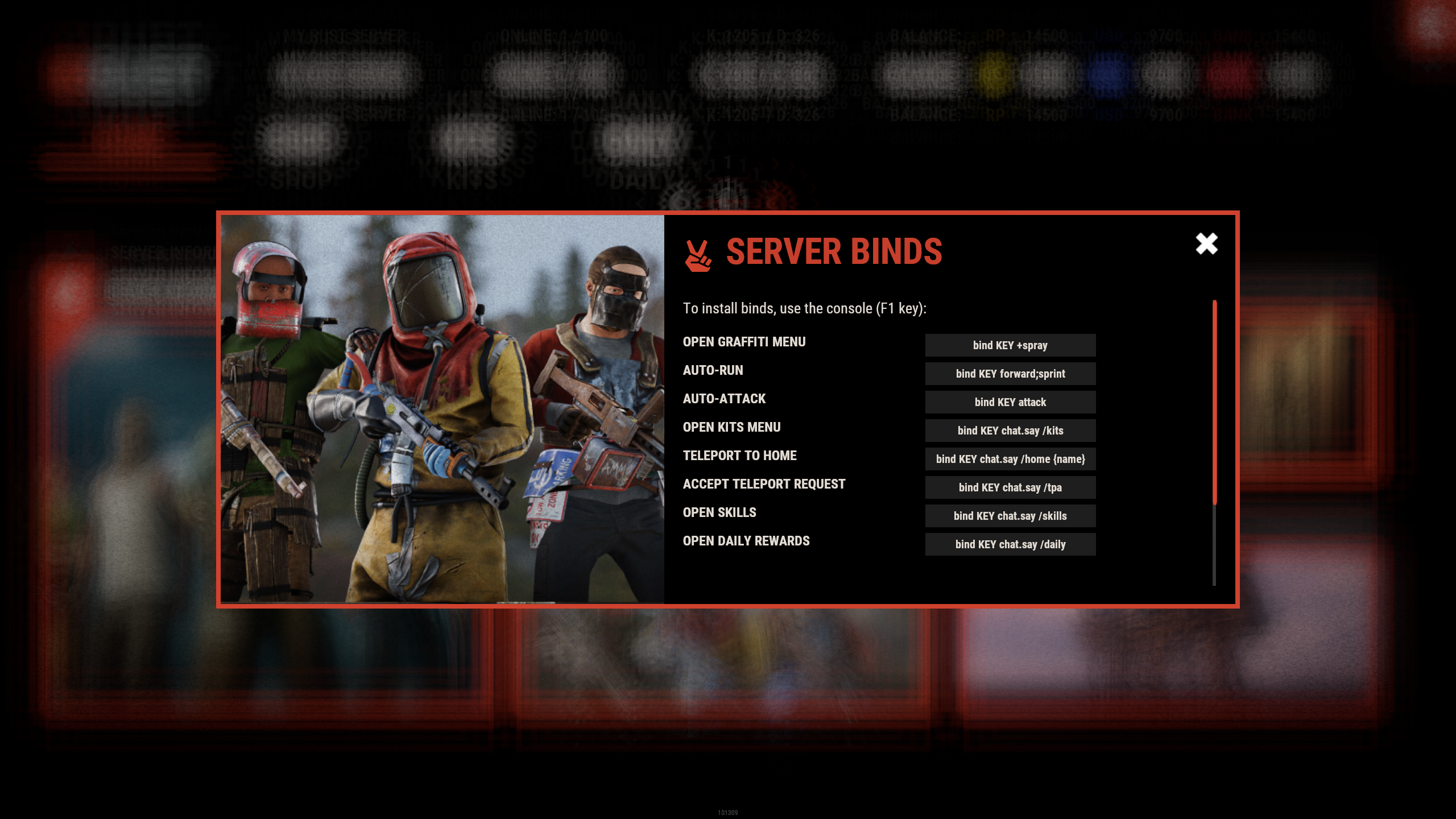Close the Server Binds popup
Screen dimensions: 1456x819
tap(1206, 243)
